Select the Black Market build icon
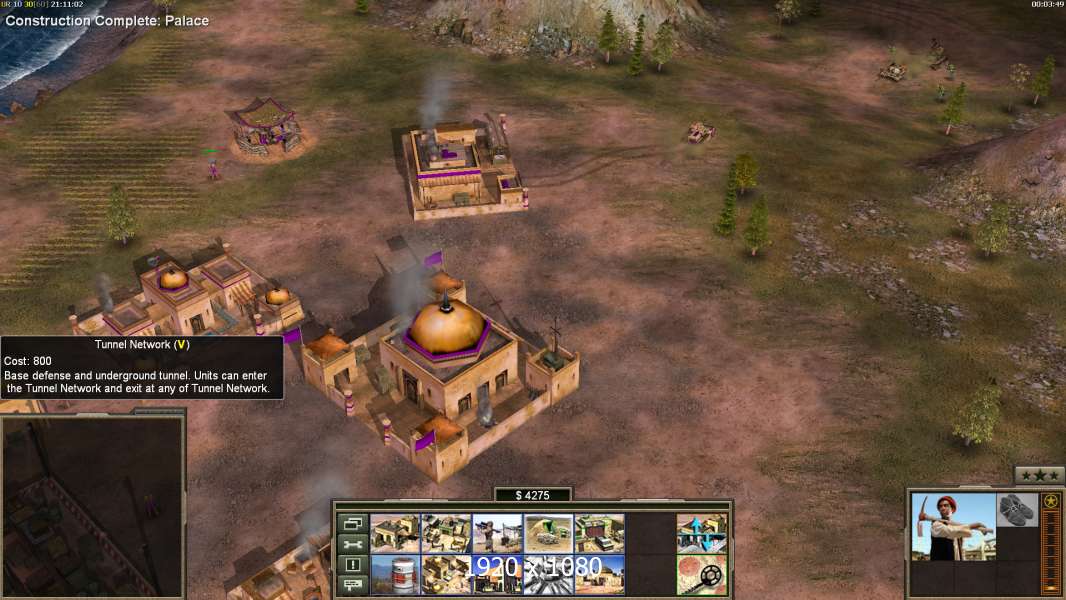Viewport: 1066px width, 600px height. click(x=497, y=575)
